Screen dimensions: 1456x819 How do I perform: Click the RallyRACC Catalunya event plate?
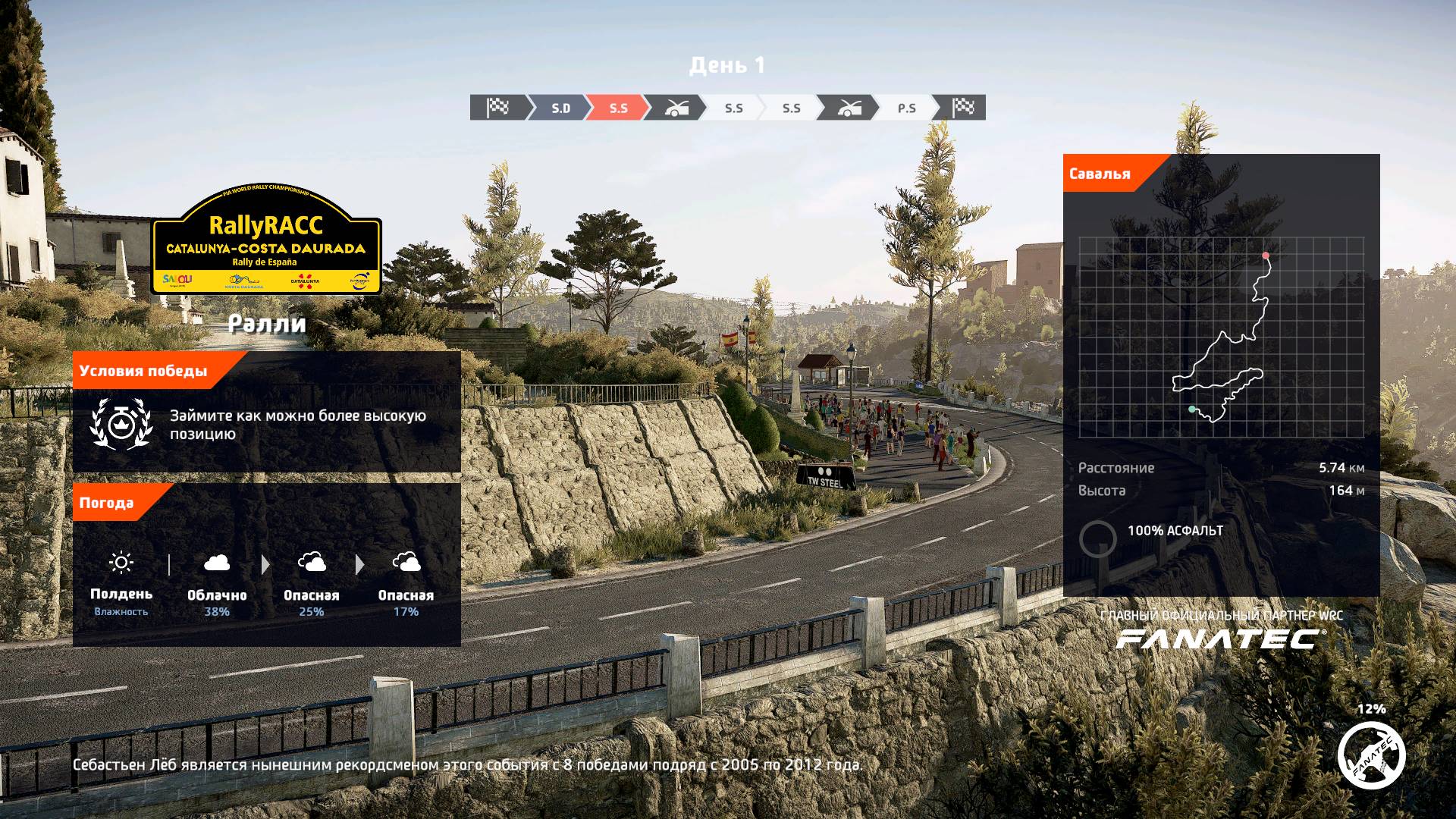click(266, 241)
